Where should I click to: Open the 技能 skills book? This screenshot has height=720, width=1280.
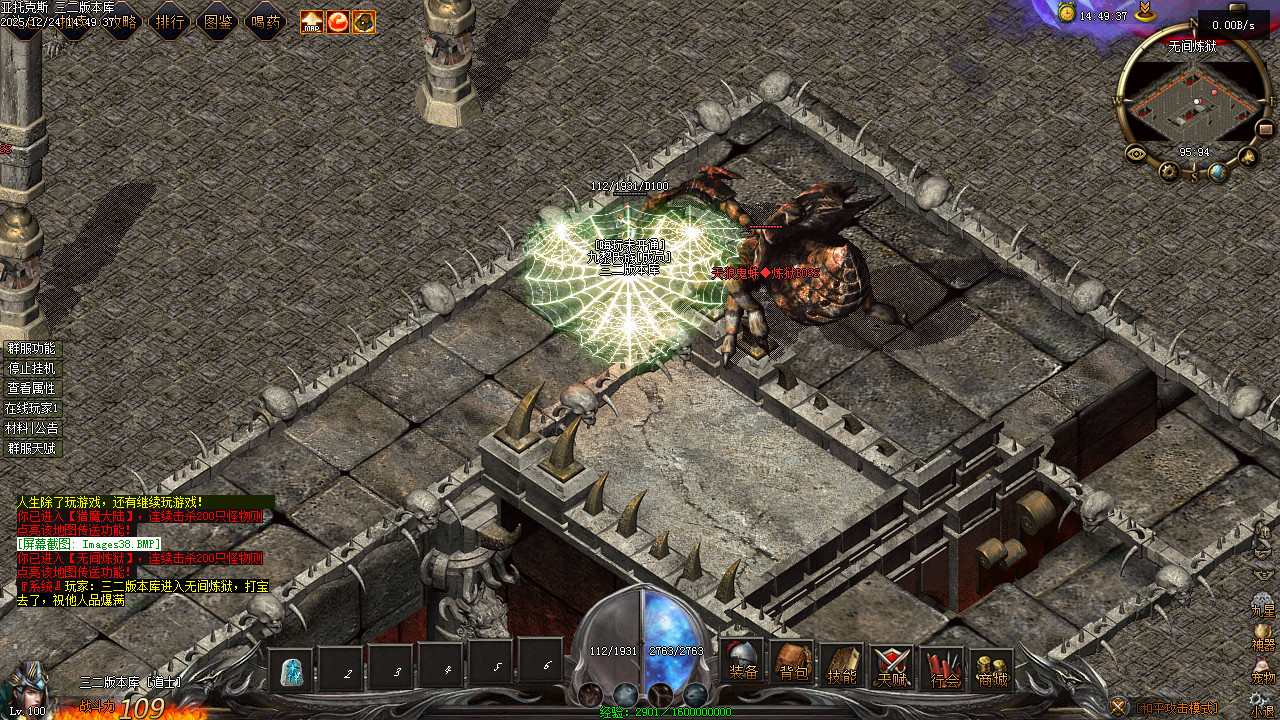click(842, 666)
